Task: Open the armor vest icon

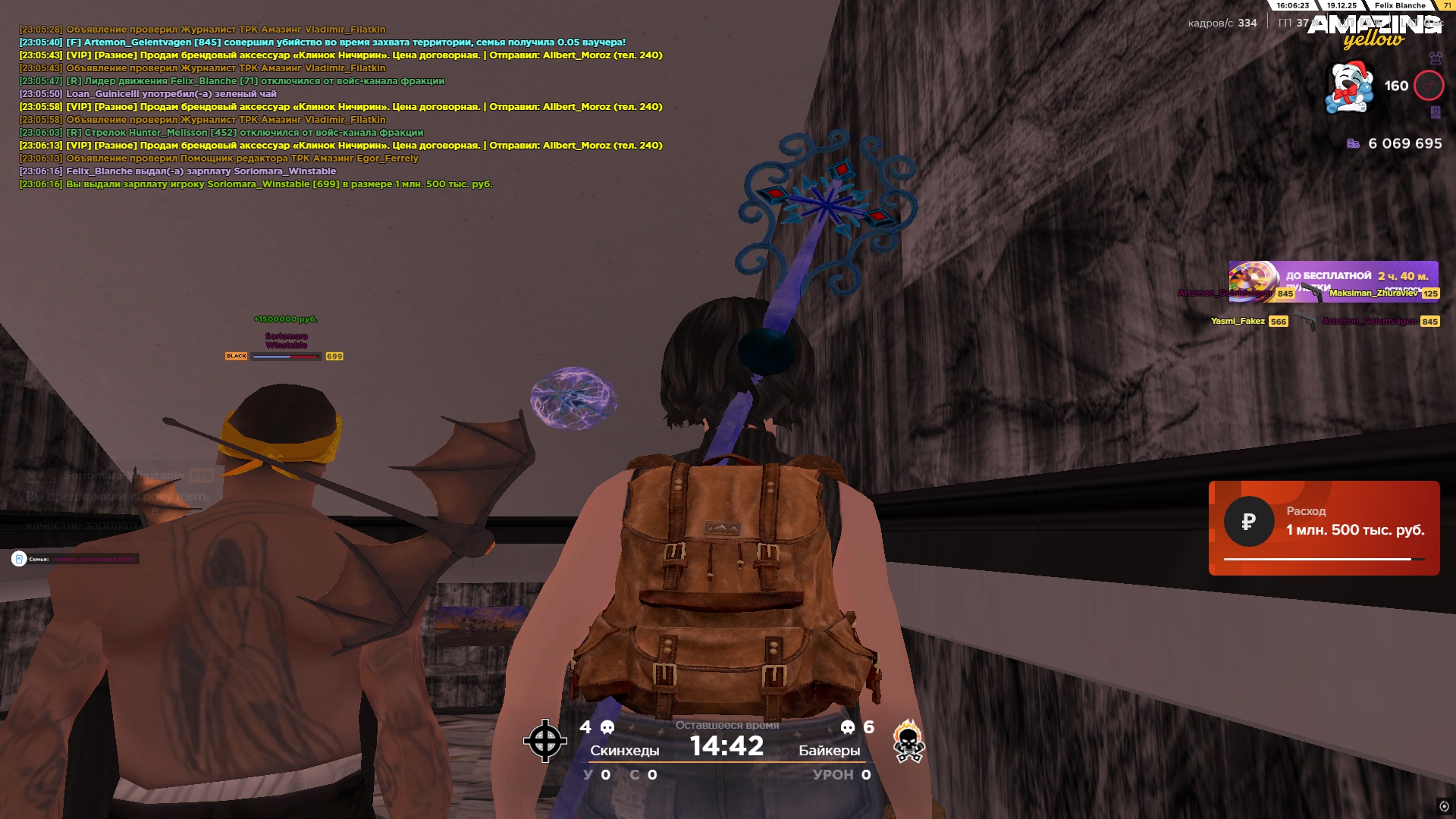Action: [1435, 58]
